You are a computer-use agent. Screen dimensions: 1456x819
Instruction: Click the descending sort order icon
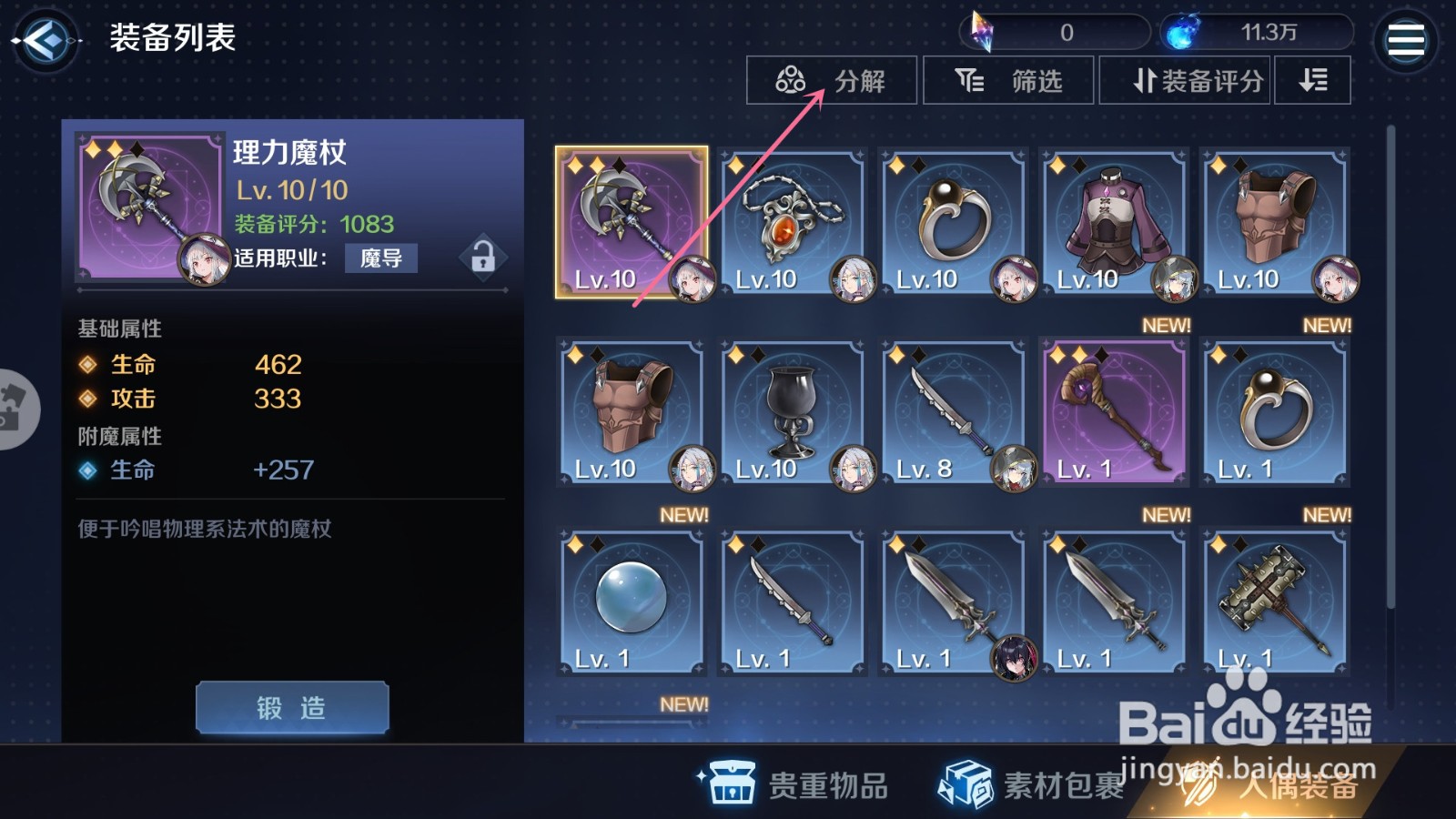[1313, 80]
